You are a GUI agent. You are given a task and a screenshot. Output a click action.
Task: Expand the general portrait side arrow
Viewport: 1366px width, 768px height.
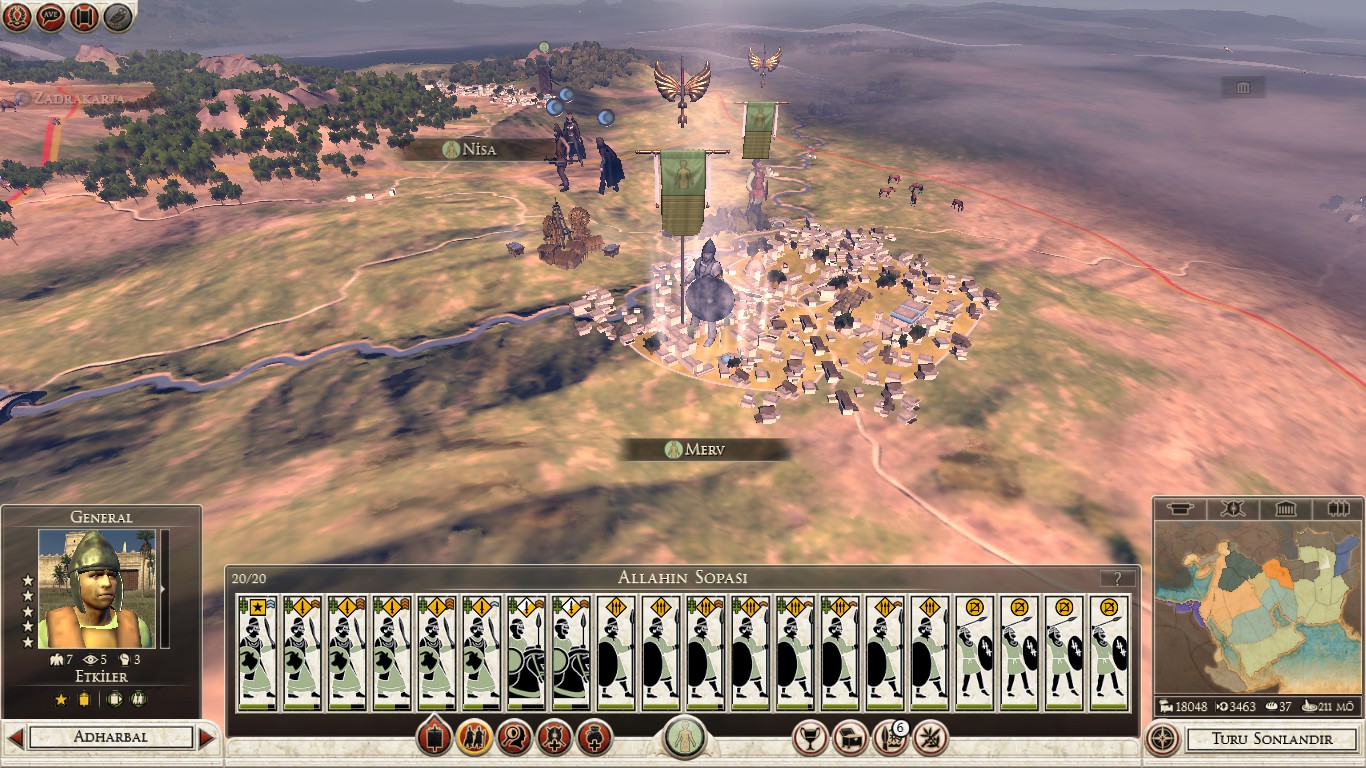pos(164,589)
